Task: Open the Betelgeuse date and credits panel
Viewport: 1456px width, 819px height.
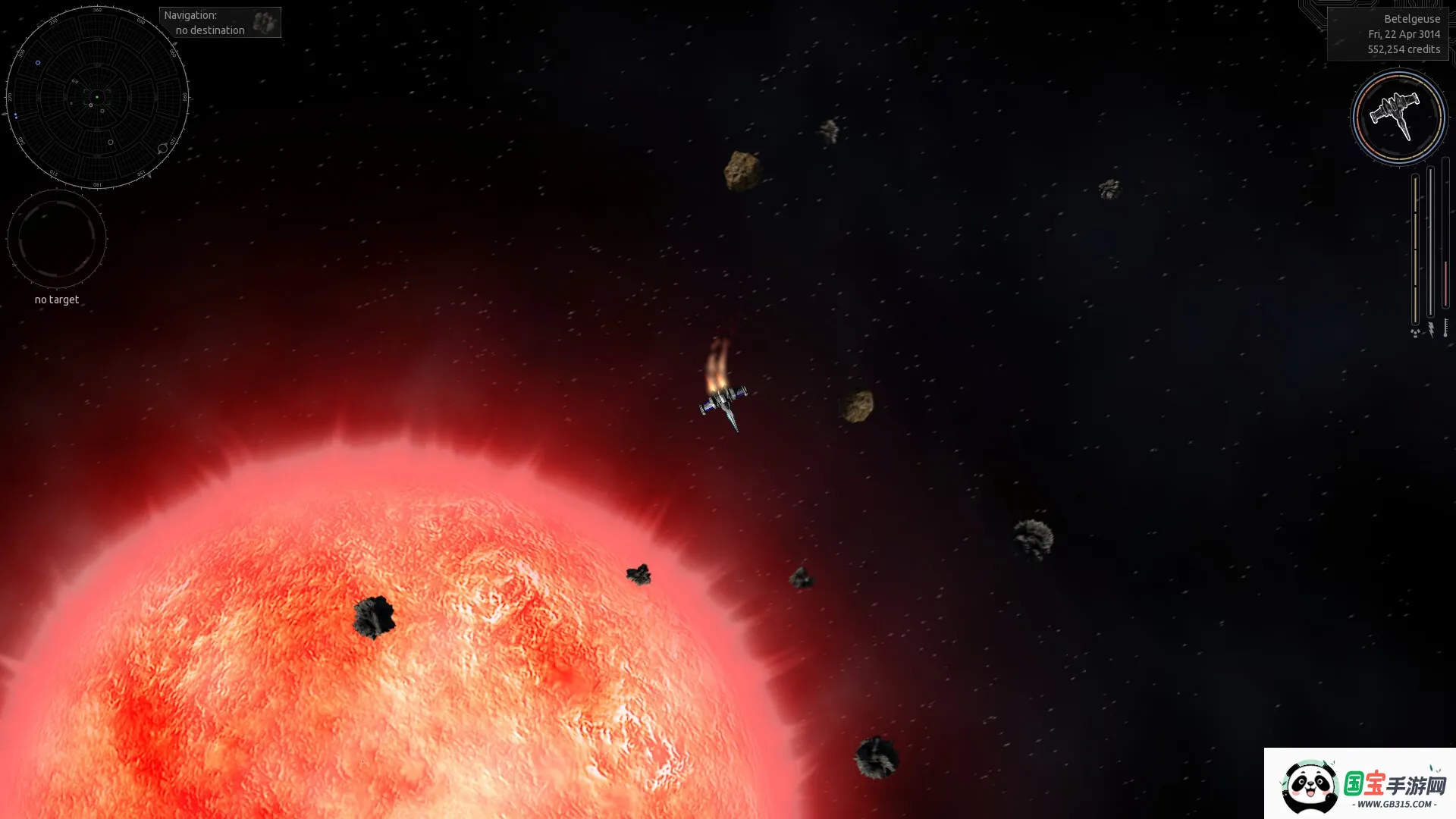Action: (1388, 34)
